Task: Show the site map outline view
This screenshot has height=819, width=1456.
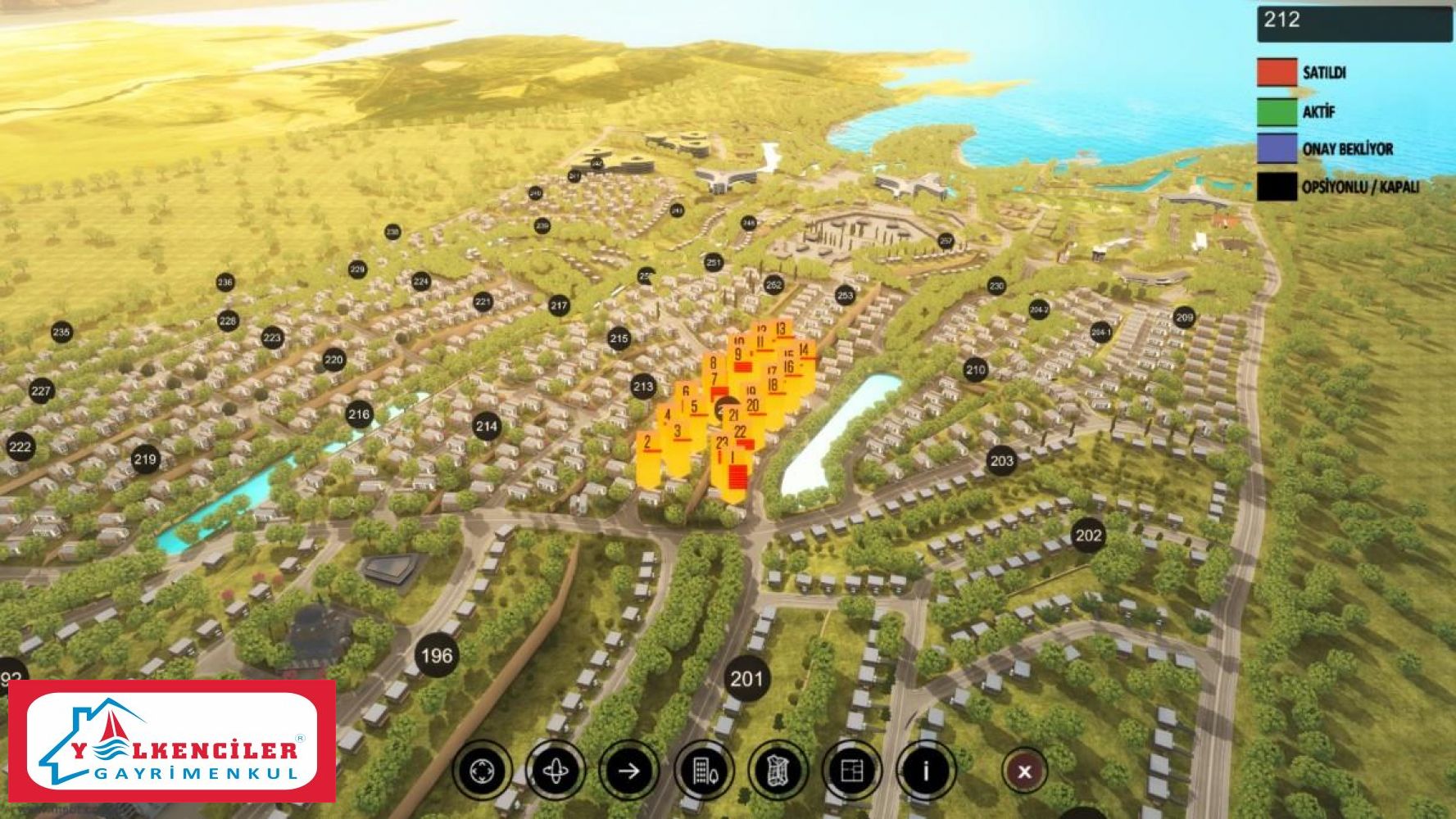Action: (777, 771)
